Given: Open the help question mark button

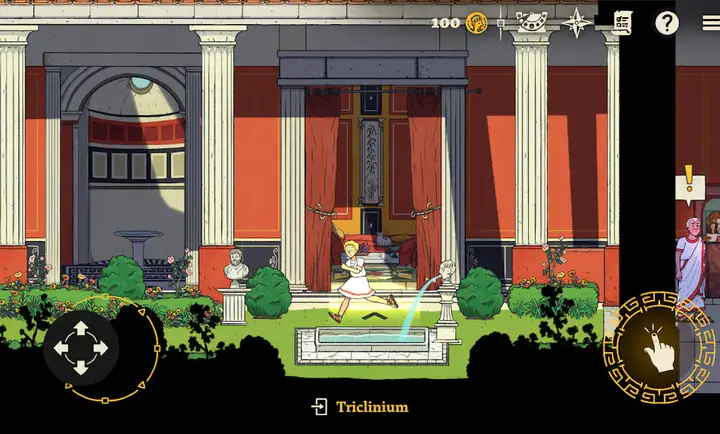Looking at the screenshot, I should click(666, 23).
